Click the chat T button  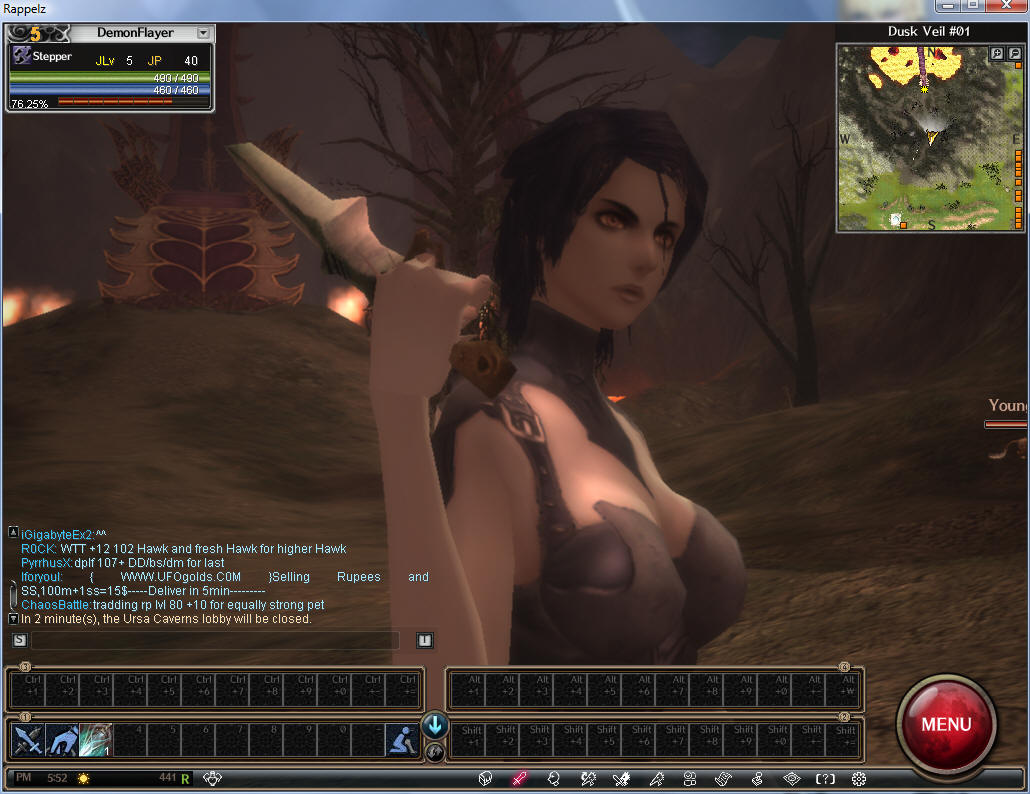pyautogui.click(x=425, y=640)
